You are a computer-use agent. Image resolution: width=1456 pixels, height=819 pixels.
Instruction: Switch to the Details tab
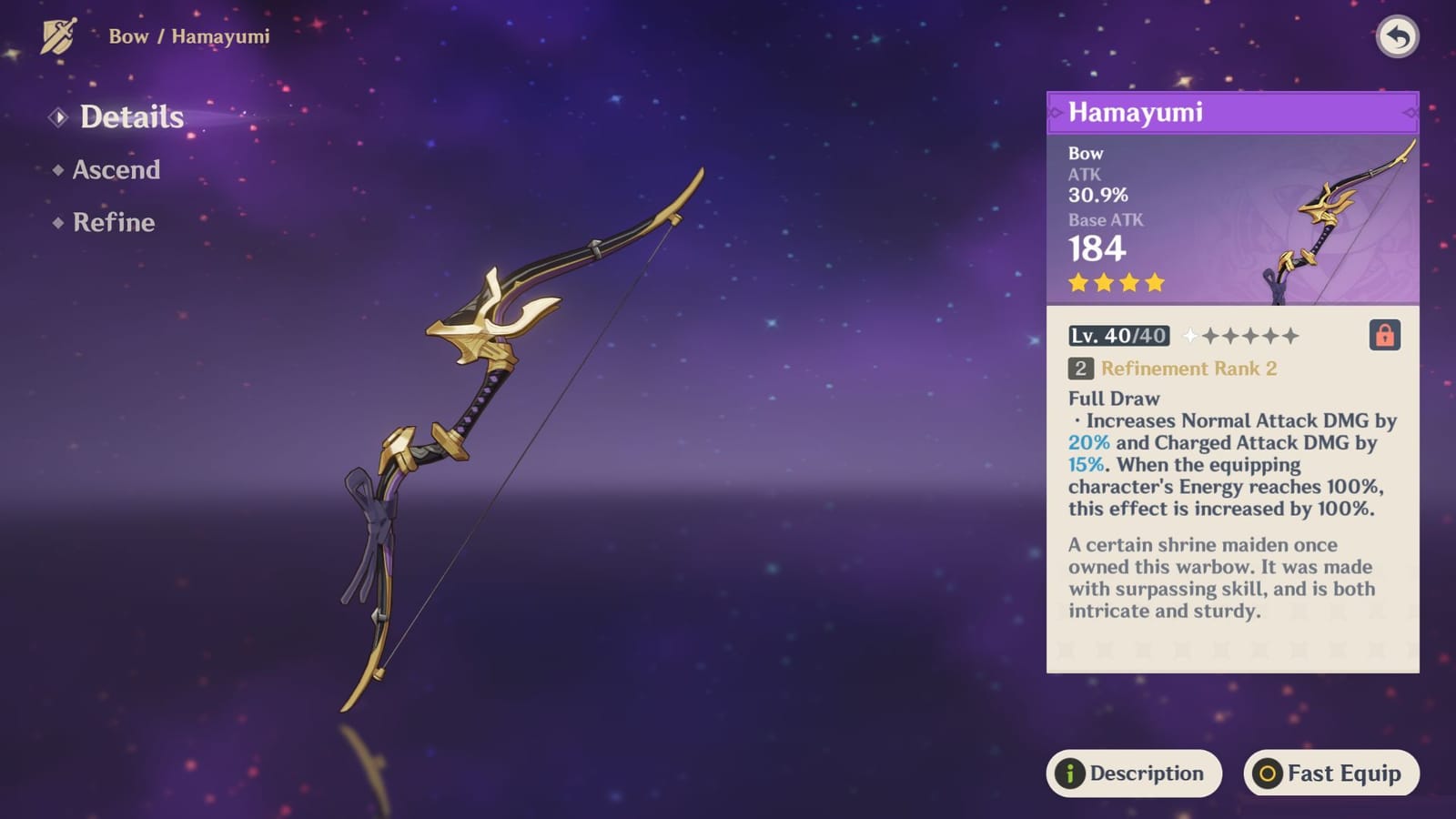coord(131,117)
